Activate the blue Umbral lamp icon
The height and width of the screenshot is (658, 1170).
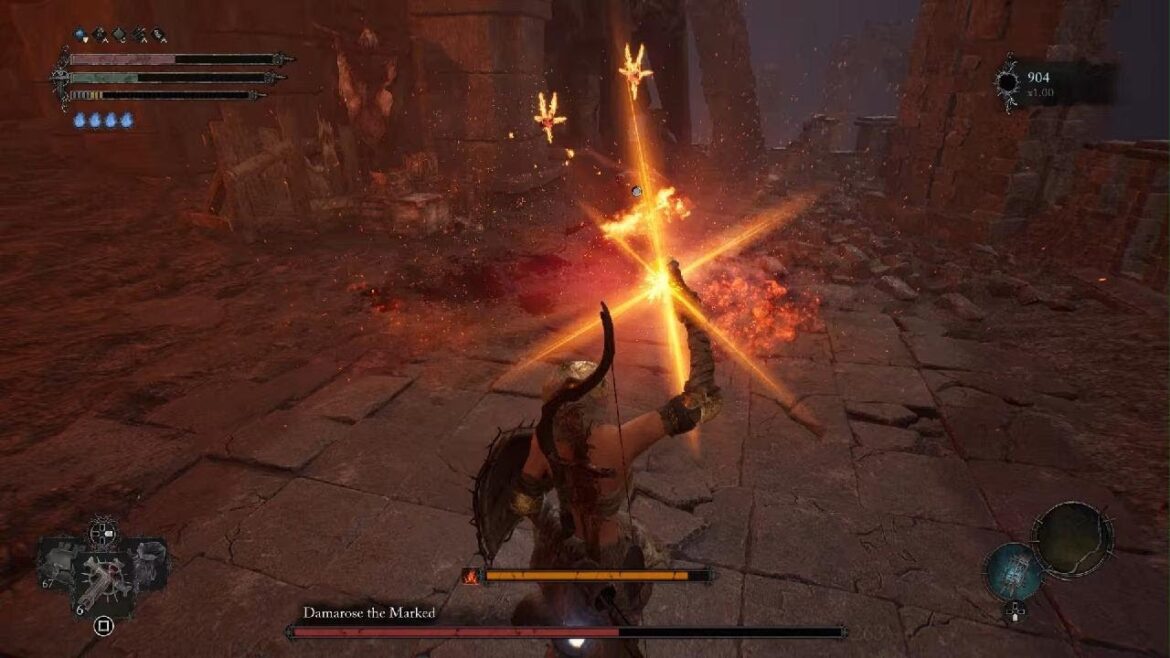coord(1015,572)
